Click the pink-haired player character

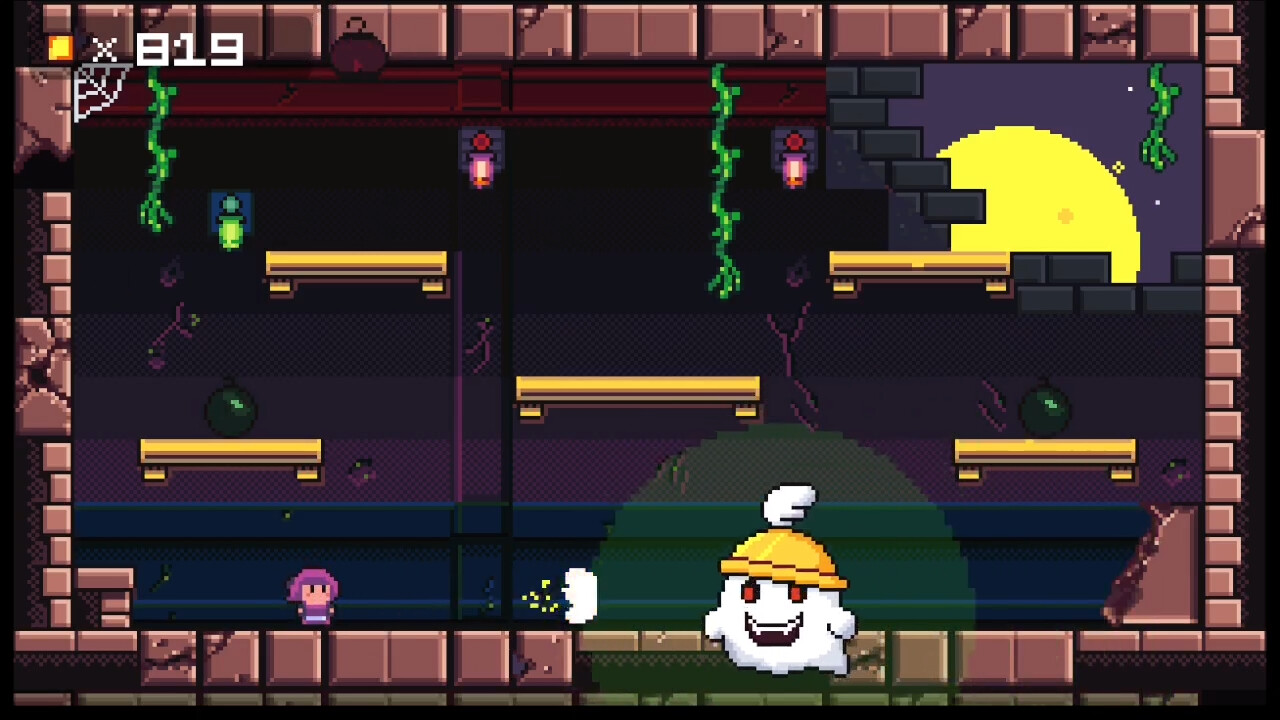[x=313, y=593]
